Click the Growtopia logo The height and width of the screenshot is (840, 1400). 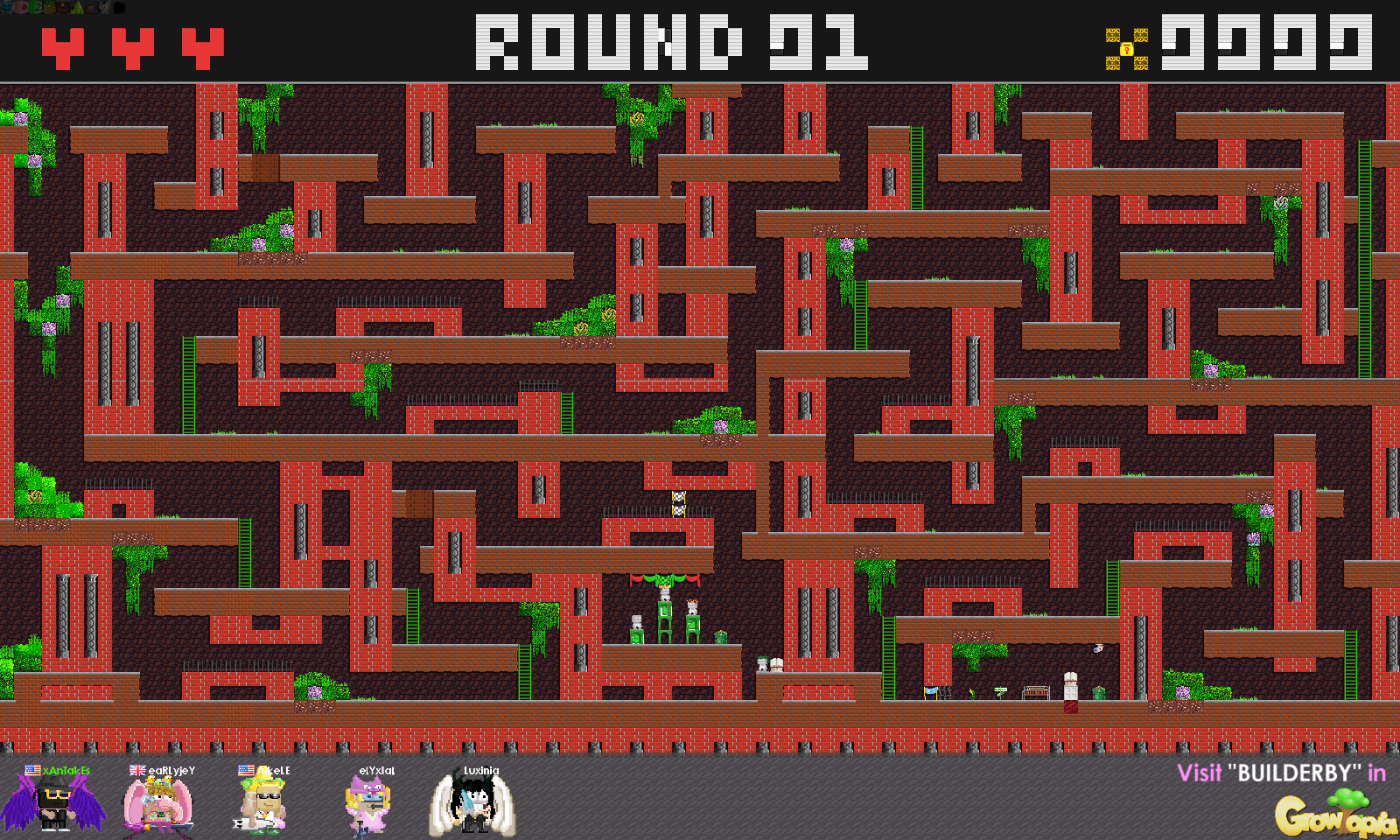pyautogui.click(x=1333, y=815)
